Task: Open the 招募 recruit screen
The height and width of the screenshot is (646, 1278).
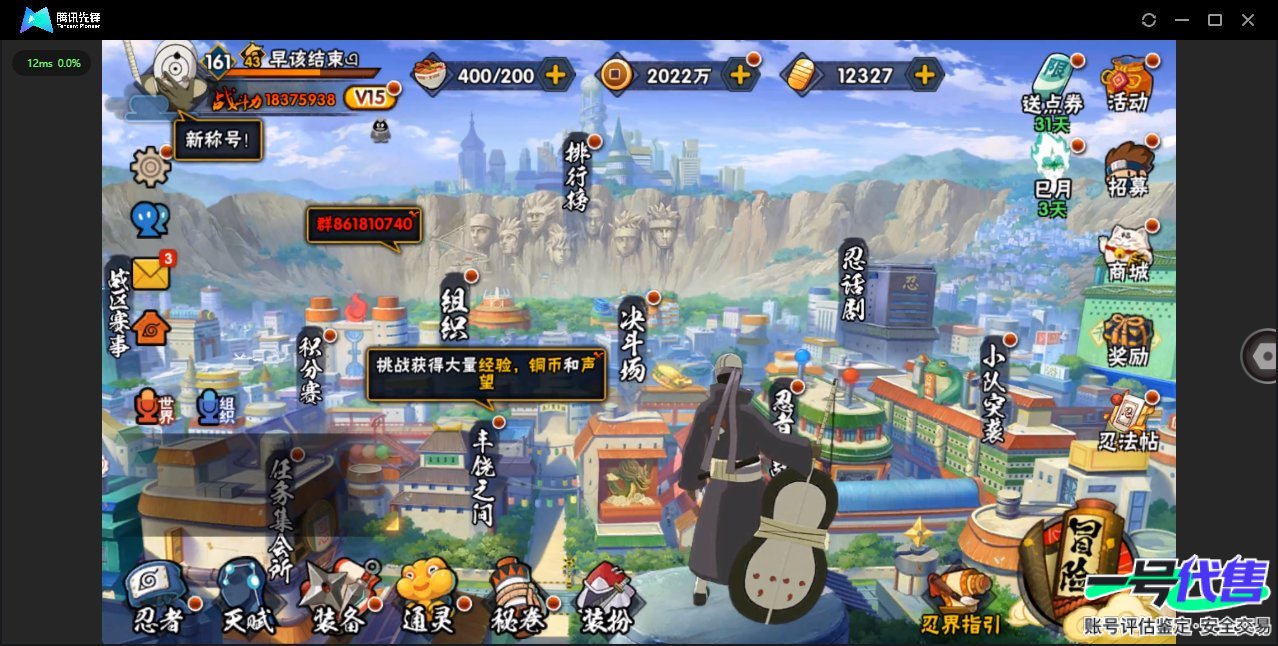Action: point(1128,168)
